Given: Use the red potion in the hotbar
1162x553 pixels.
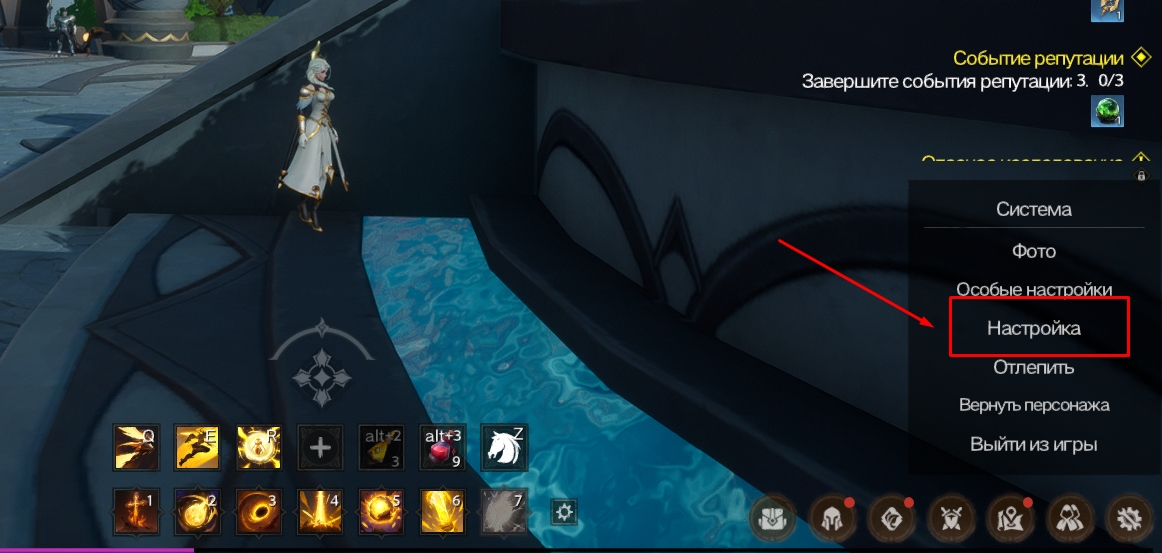Looking at the screenshot, I should point(443,447).
